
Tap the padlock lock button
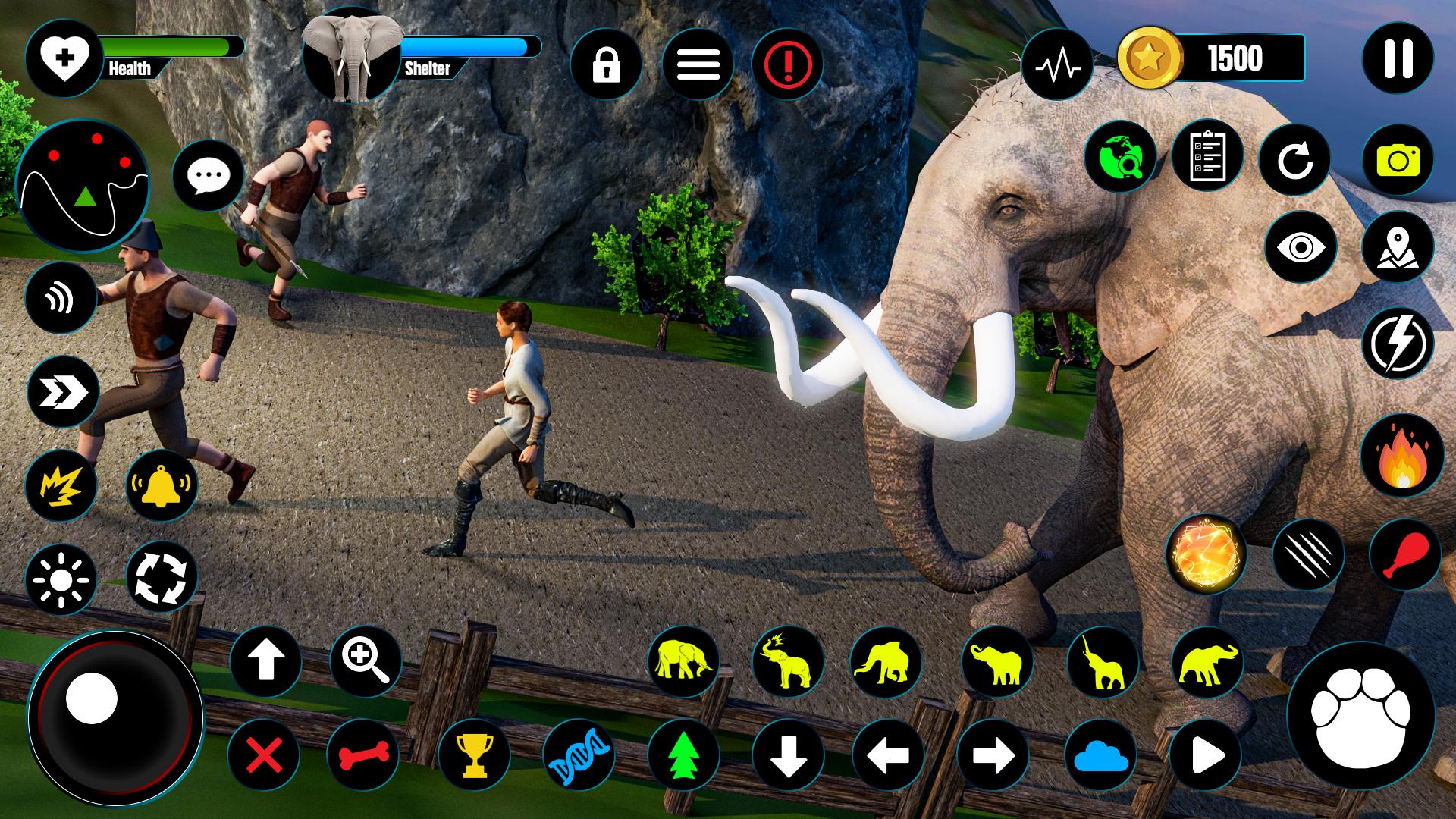(x=606, y=65)
